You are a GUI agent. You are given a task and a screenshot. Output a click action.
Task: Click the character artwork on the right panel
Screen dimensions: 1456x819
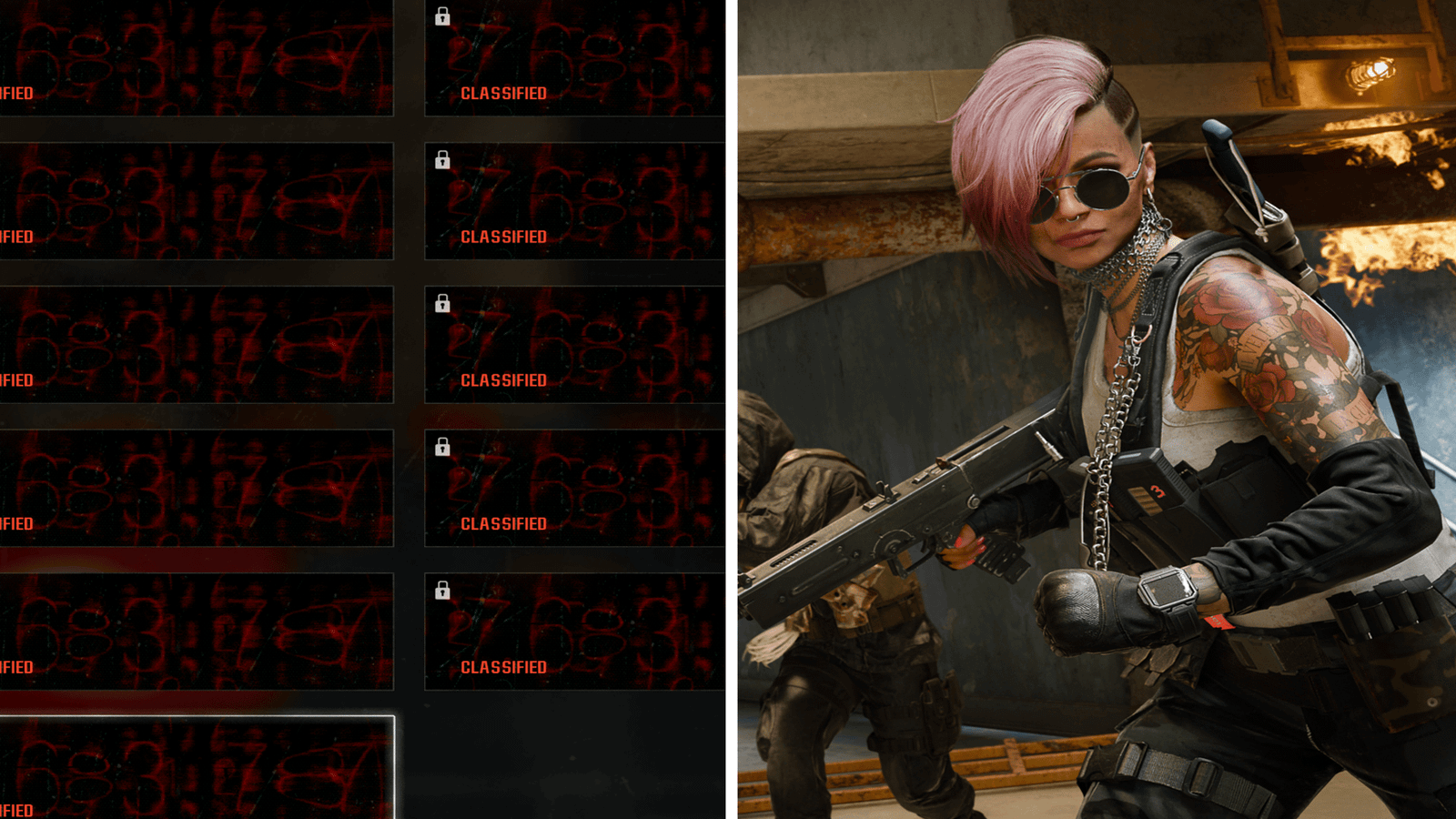pos(1092,409)
